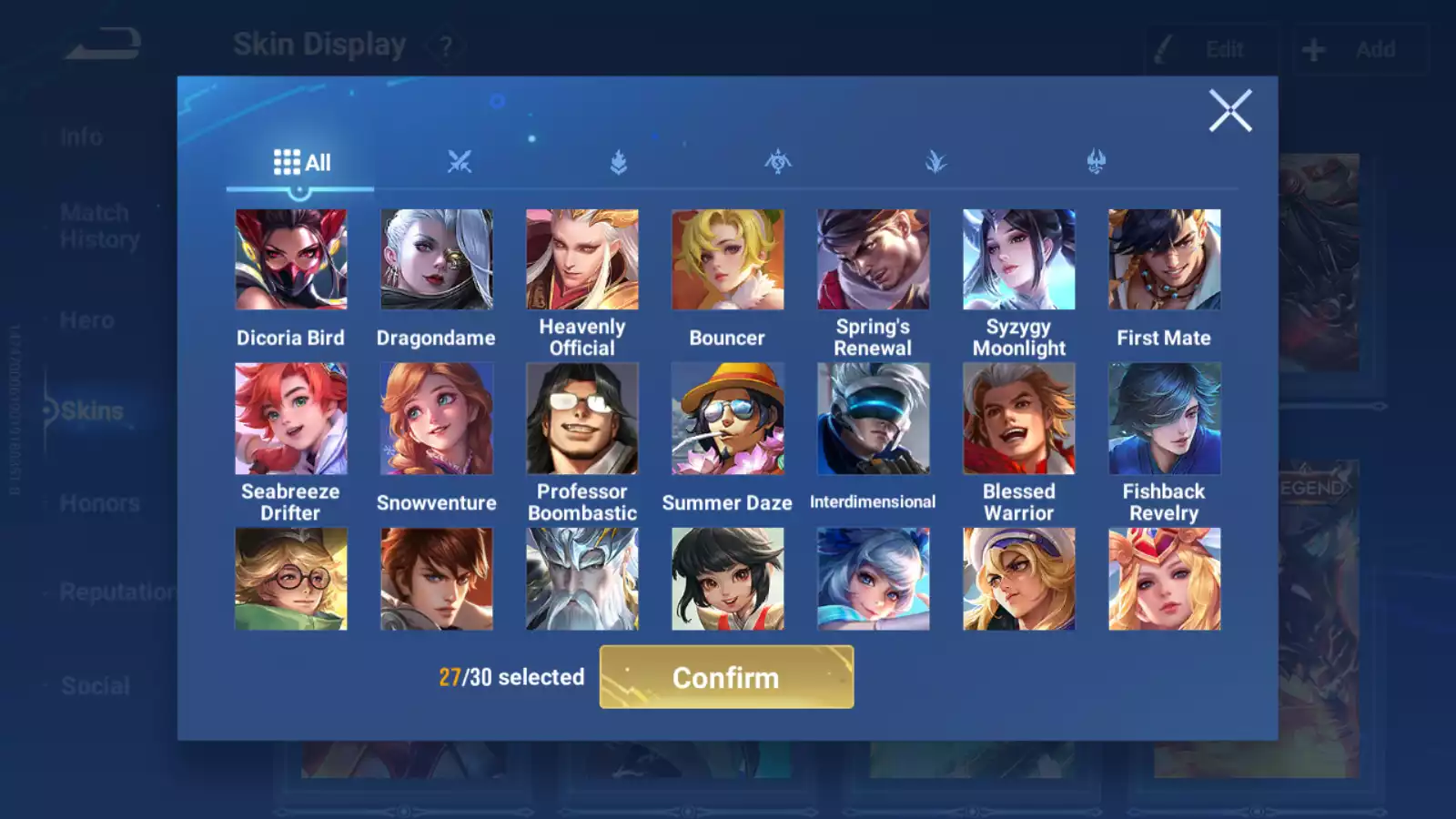
Task: Choose the Dragondame skin portrait
Action: coord(437,260)
